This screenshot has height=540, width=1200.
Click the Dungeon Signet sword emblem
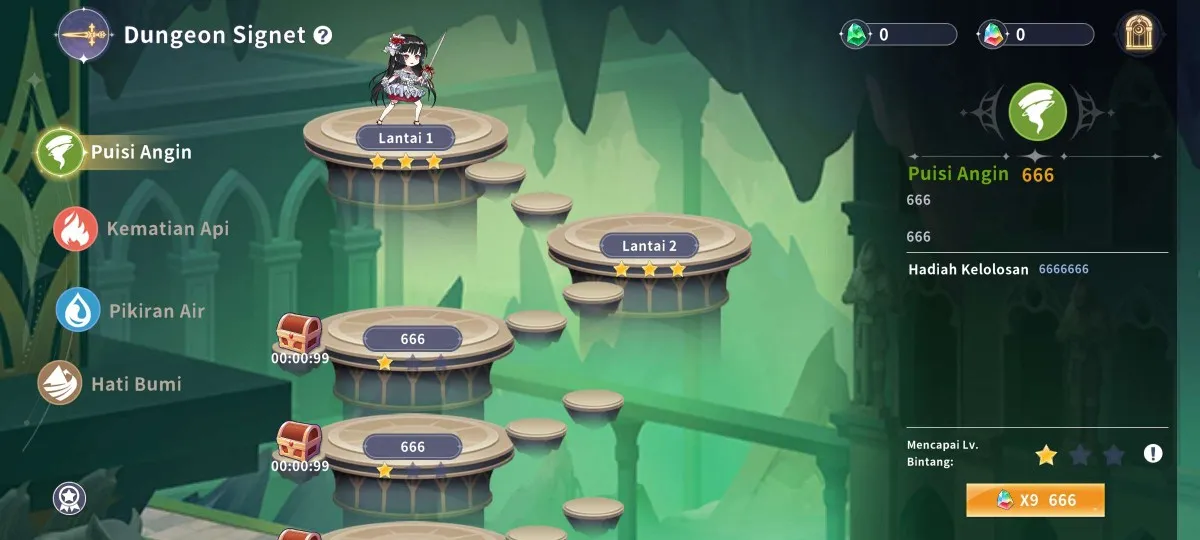pos(85,35)
